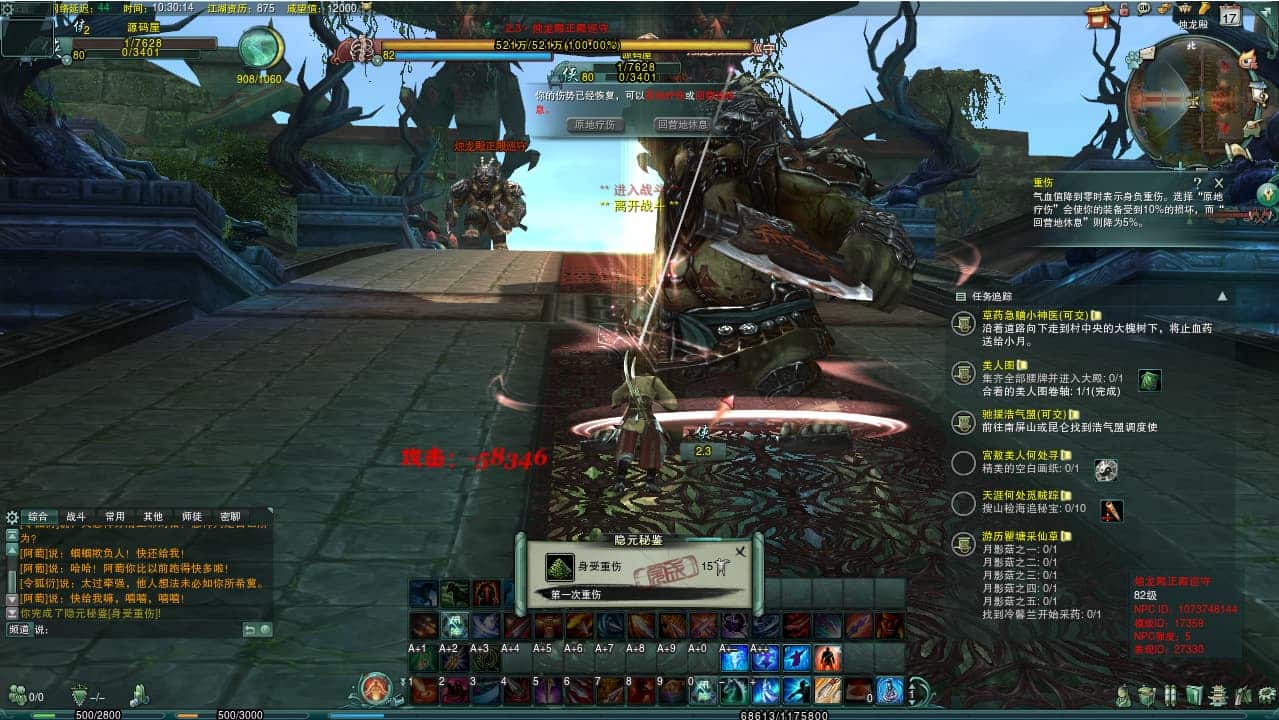Viewport: 1279px width, 720px height.
Task: Click the 频道 channel selector button
Action: tap(19, 630)
